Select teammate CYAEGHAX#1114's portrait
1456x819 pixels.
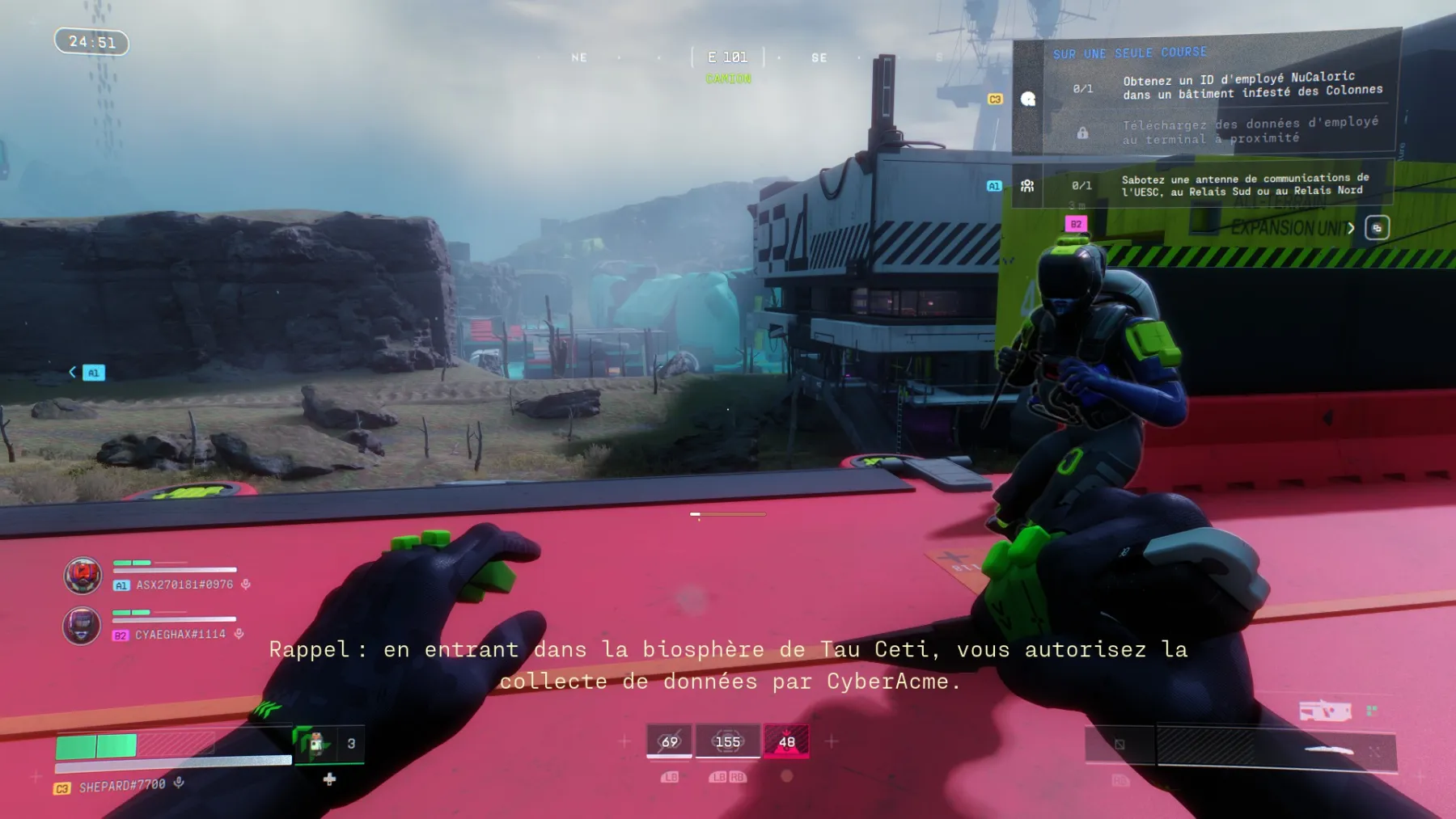(x=82, y=626)
